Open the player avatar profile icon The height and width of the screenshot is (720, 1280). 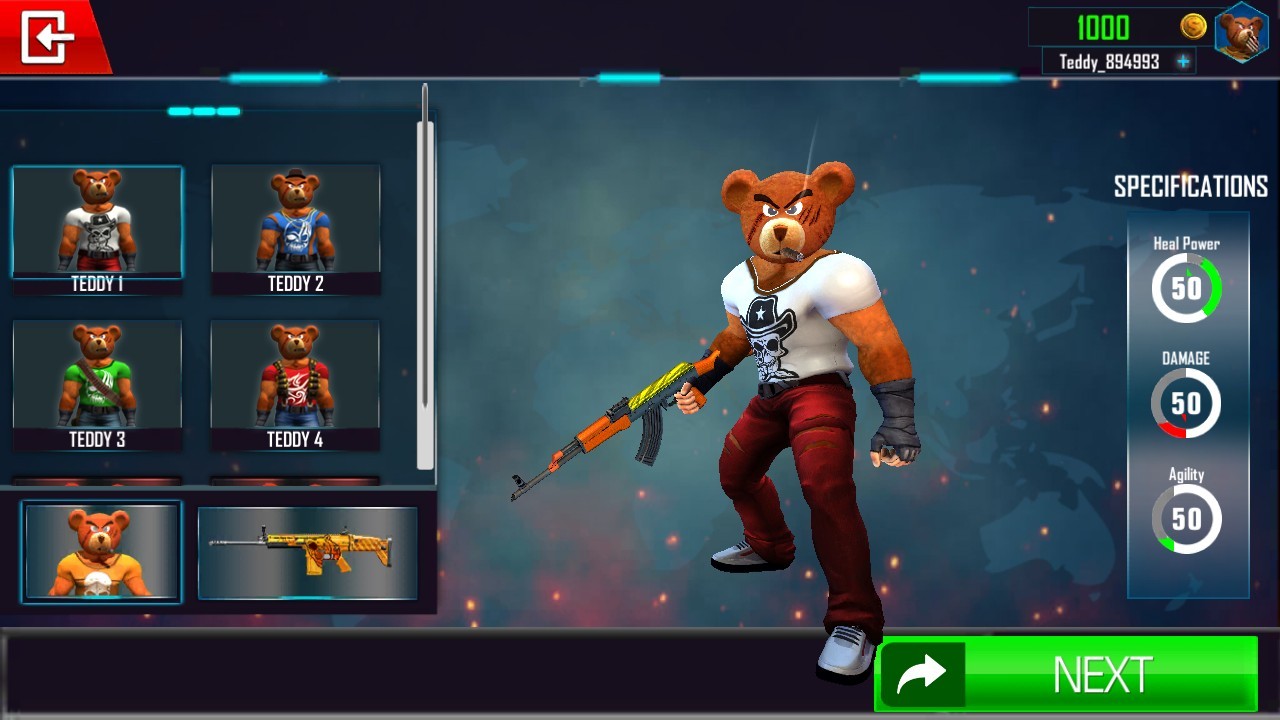pyautogui.click(x=1240, y=32)
